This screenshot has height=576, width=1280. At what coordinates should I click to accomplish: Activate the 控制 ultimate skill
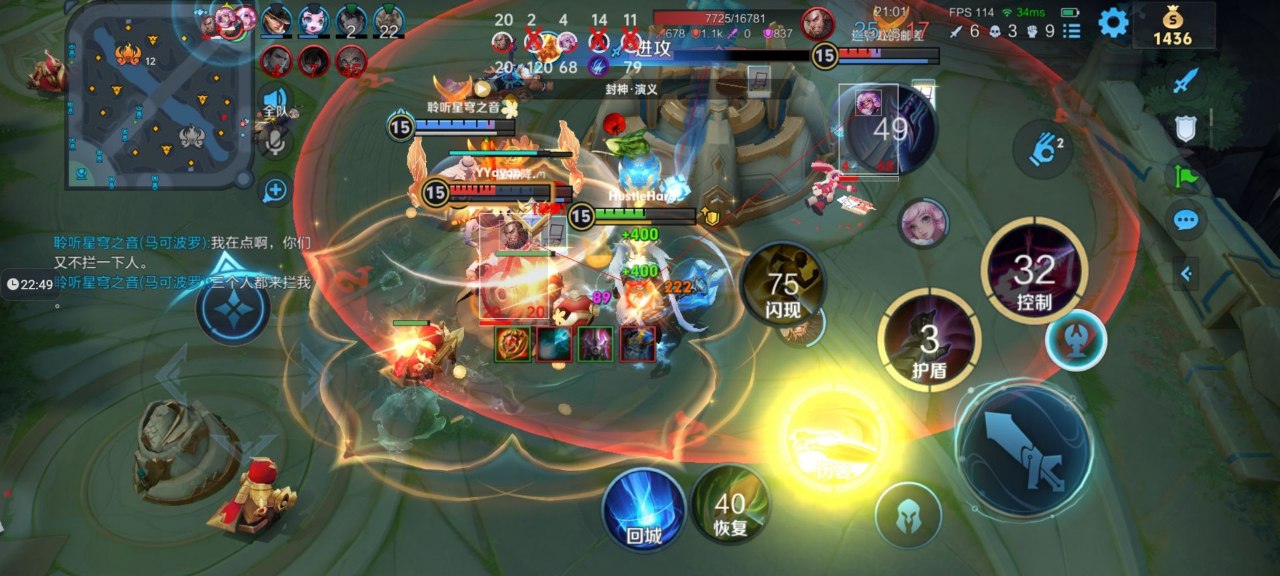coord(1034,272)
